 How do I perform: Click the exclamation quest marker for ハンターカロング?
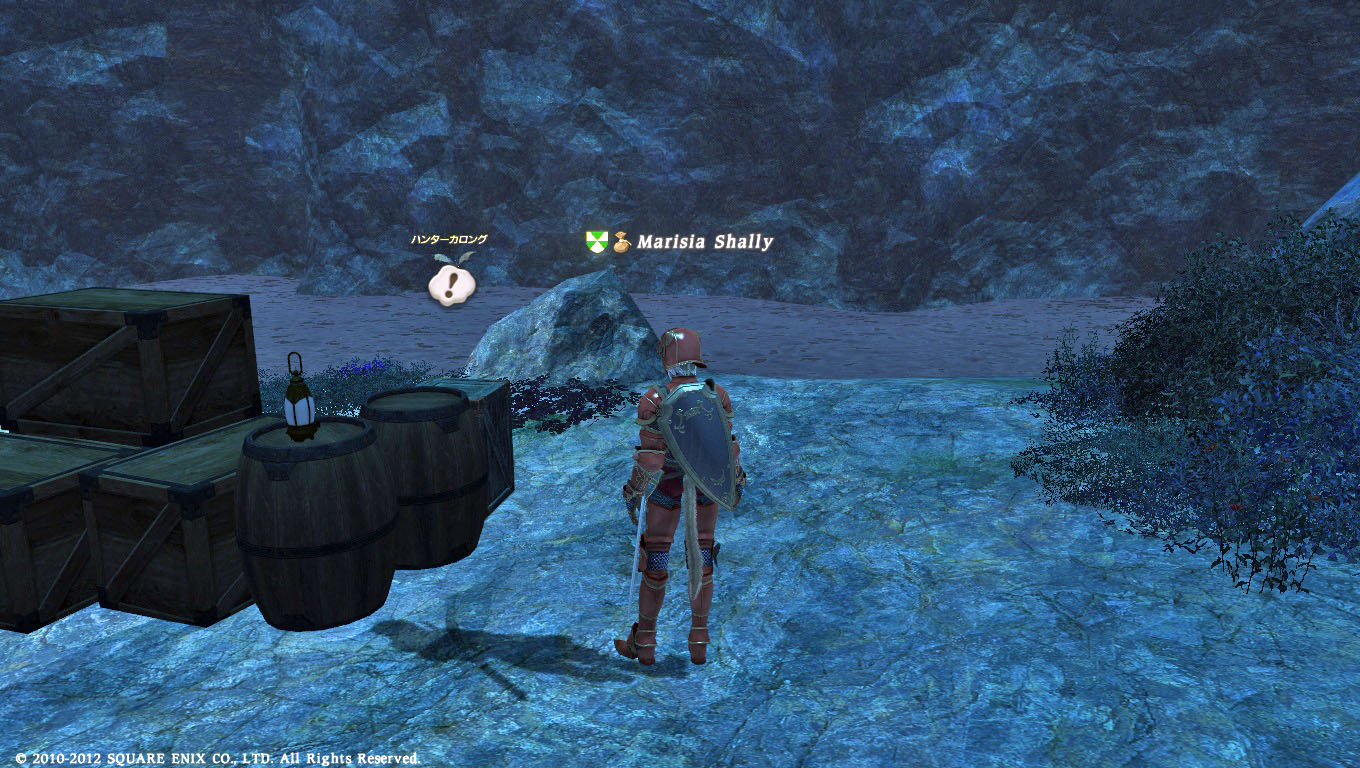[451, 284]
